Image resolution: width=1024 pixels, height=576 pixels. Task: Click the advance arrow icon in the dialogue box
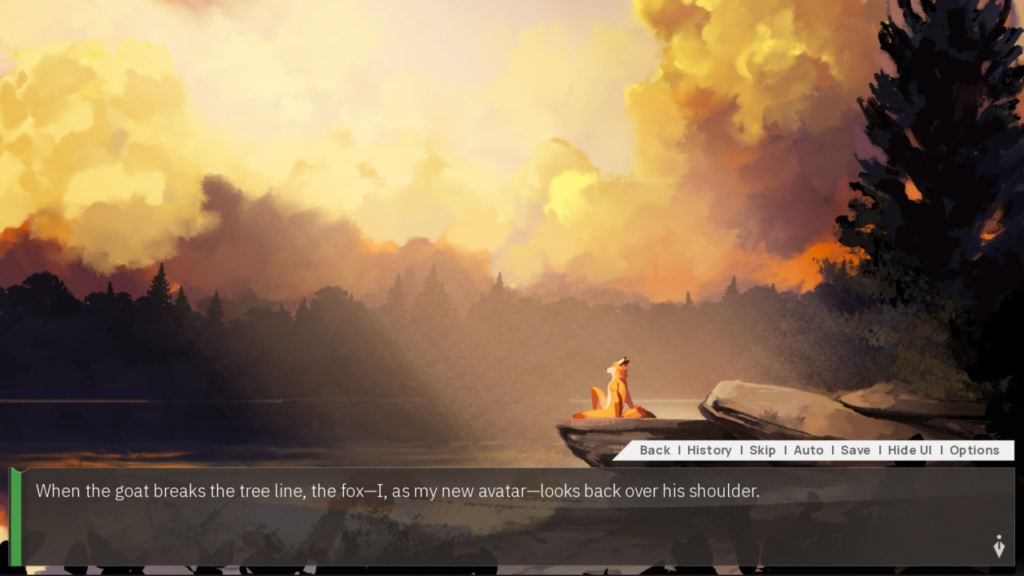(x=998, y=547)
